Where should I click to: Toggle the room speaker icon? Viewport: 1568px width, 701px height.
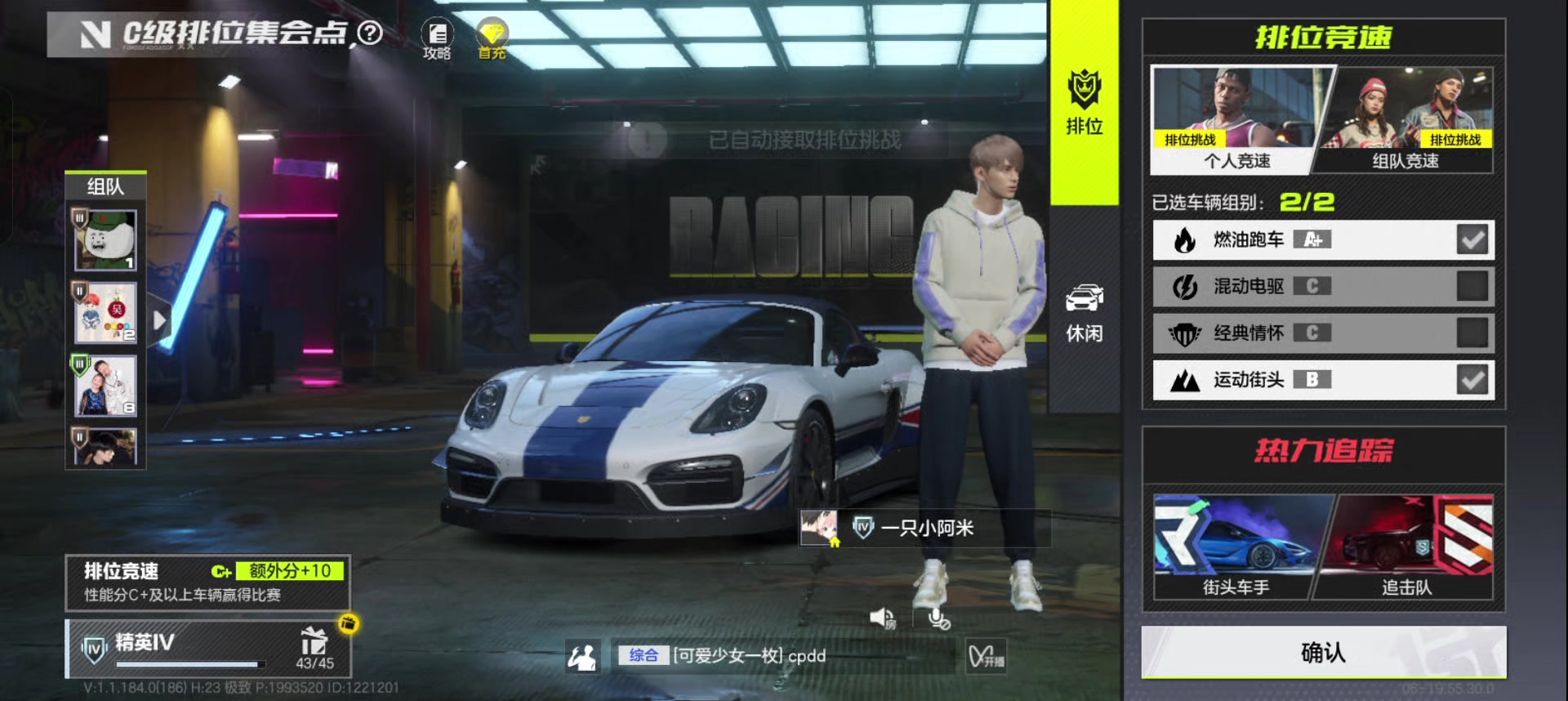[882, 618]
